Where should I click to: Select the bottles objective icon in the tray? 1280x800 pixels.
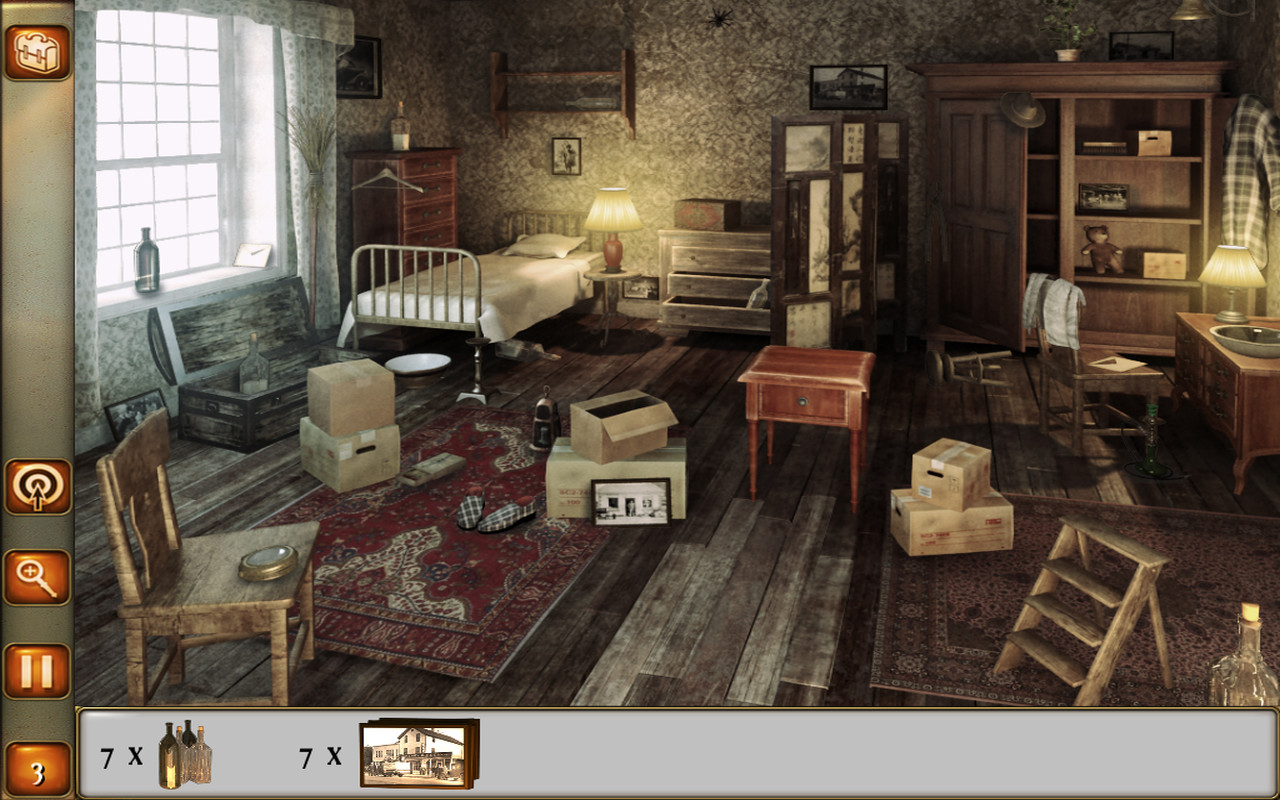point(185,755)
